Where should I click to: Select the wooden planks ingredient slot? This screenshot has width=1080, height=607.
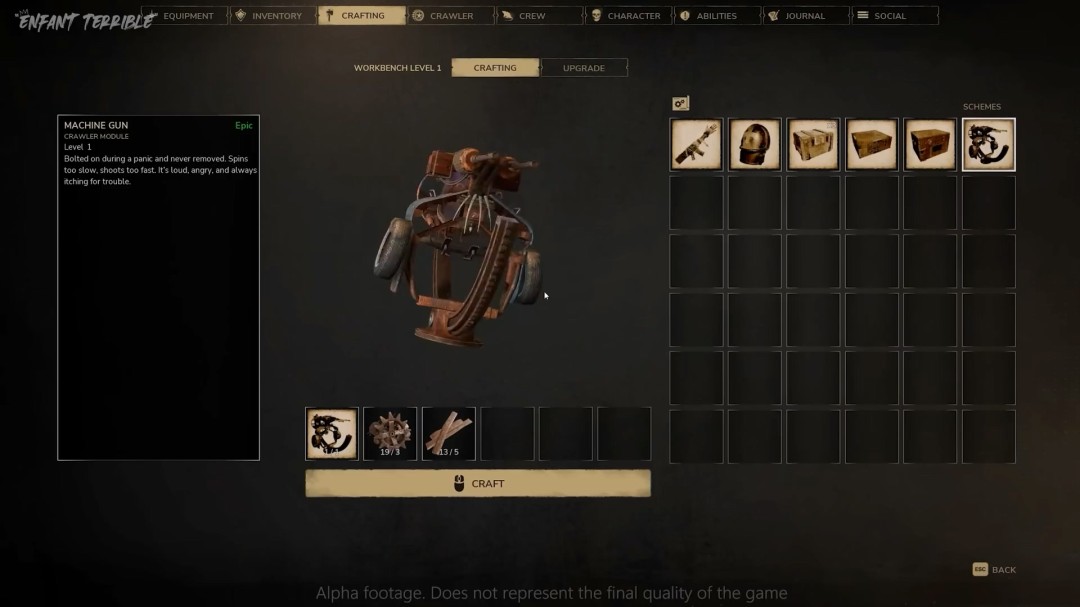pyautogui.click(x=448, y=433)
